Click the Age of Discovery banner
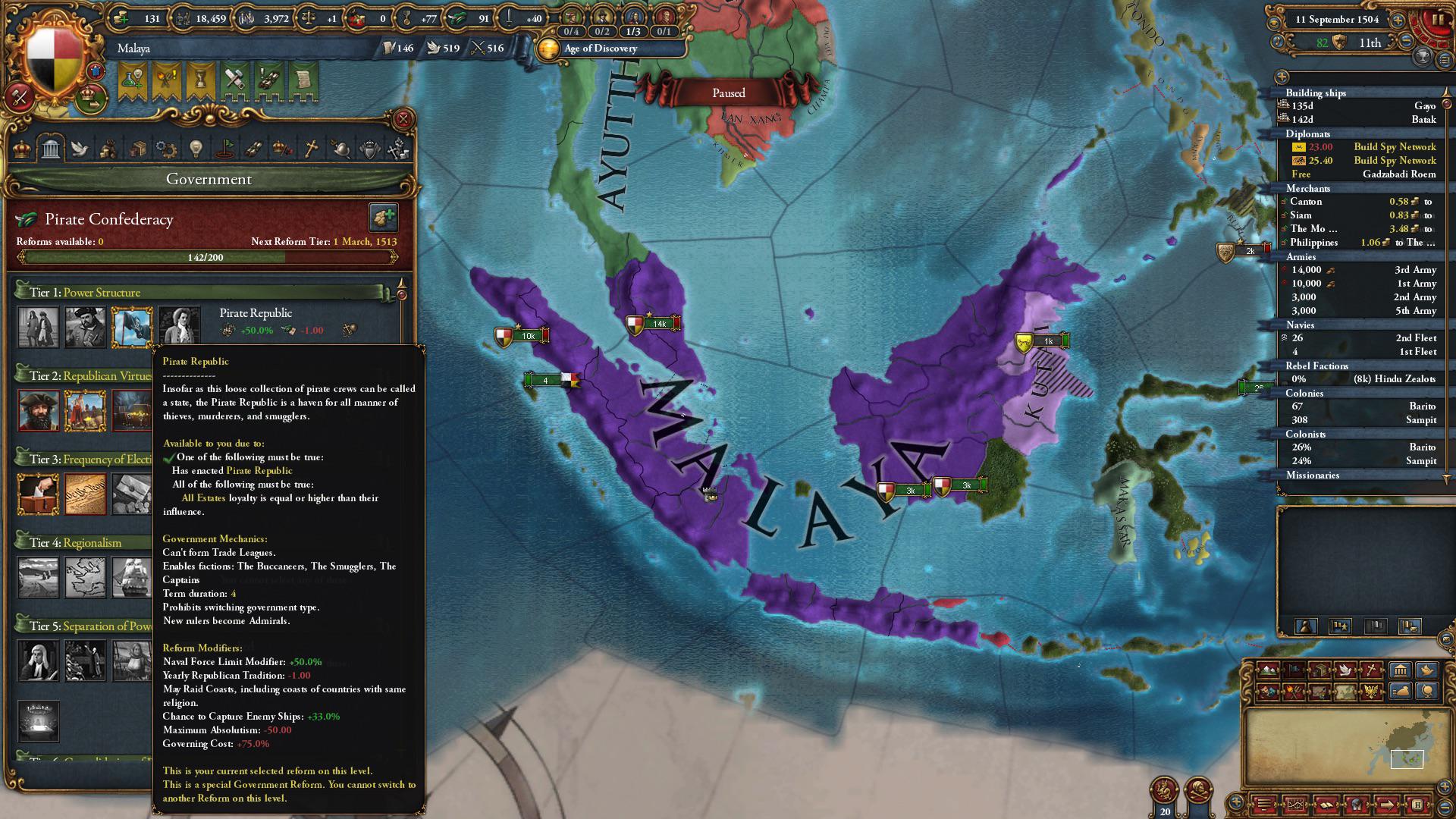The image size is (1456, 819). coord(599,48)
